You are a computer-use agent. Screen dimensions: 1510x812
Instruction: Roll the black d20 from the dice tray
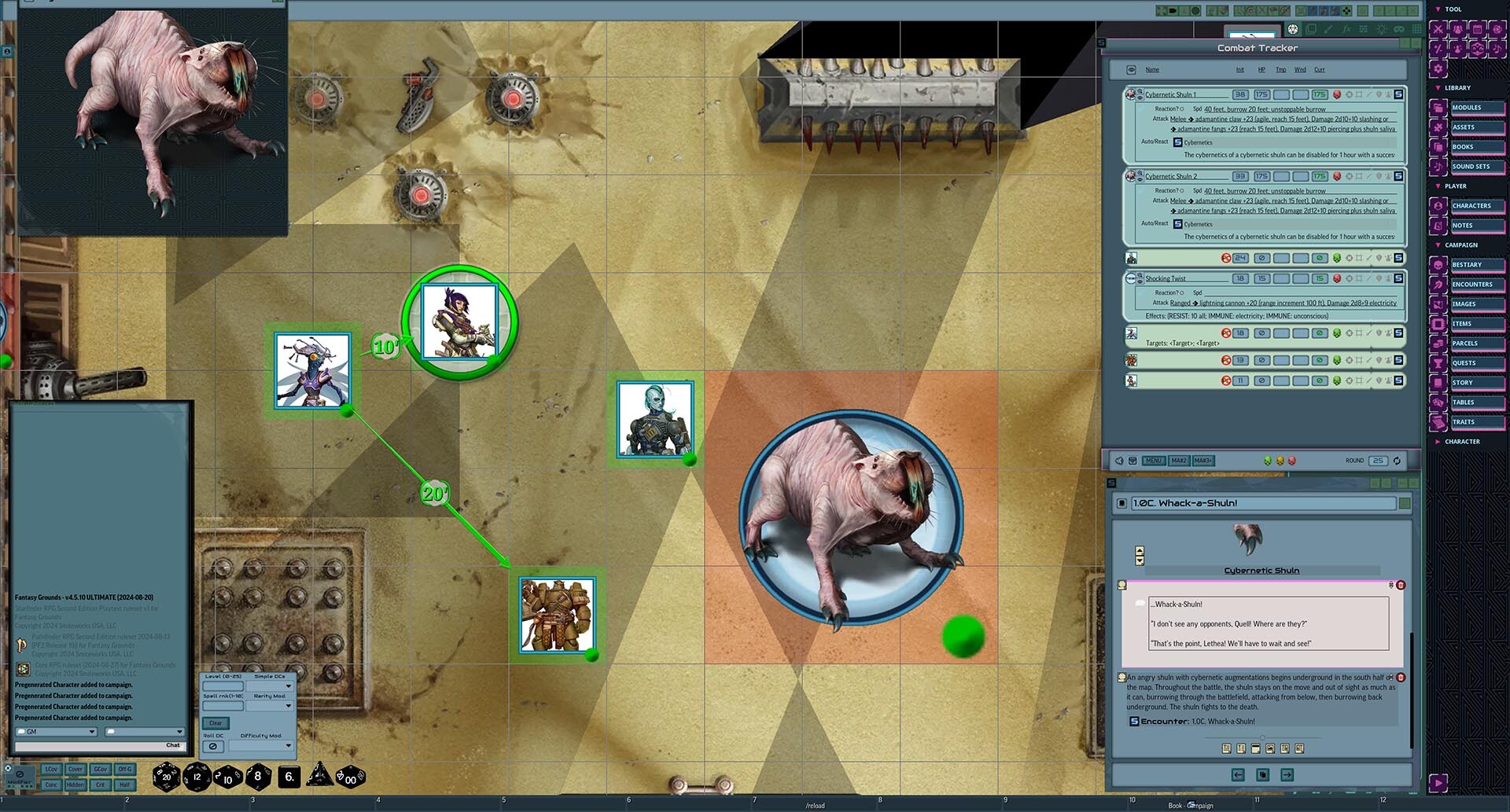pyautogui.click(x=166, y=777)
